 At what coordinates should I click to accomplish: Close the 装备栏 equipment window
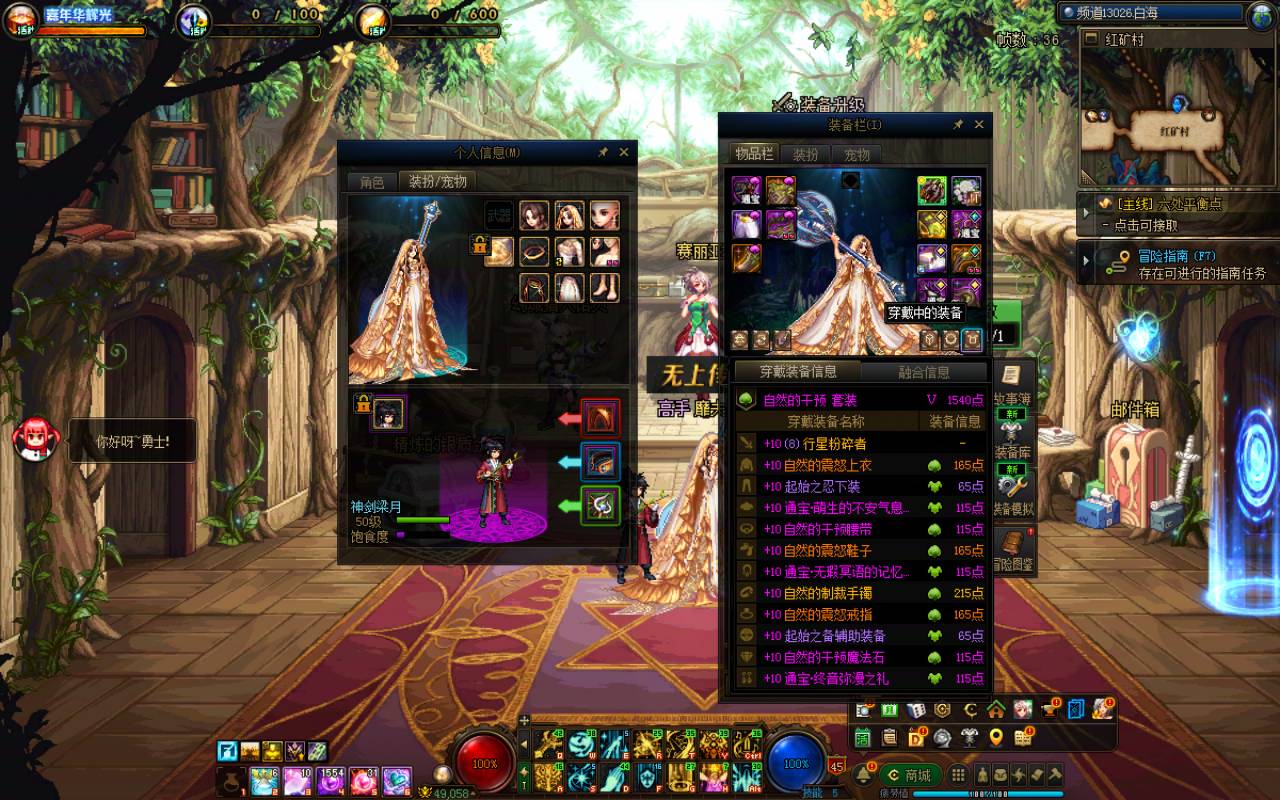tap(979, 125)
